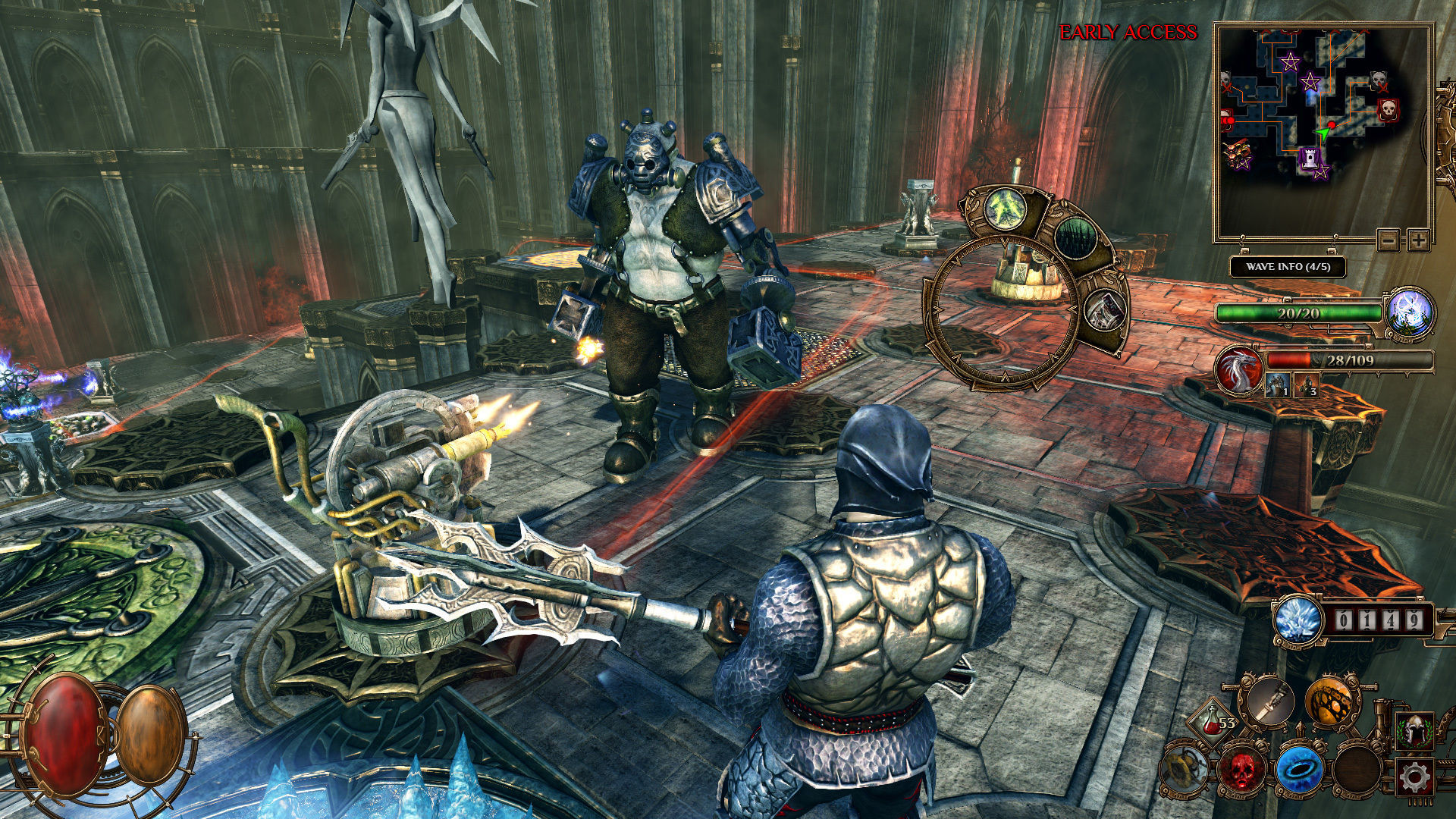Choose the bottom grey option on radial wheel
This screenshot has height=819, width=1456.
(1103, 311)
